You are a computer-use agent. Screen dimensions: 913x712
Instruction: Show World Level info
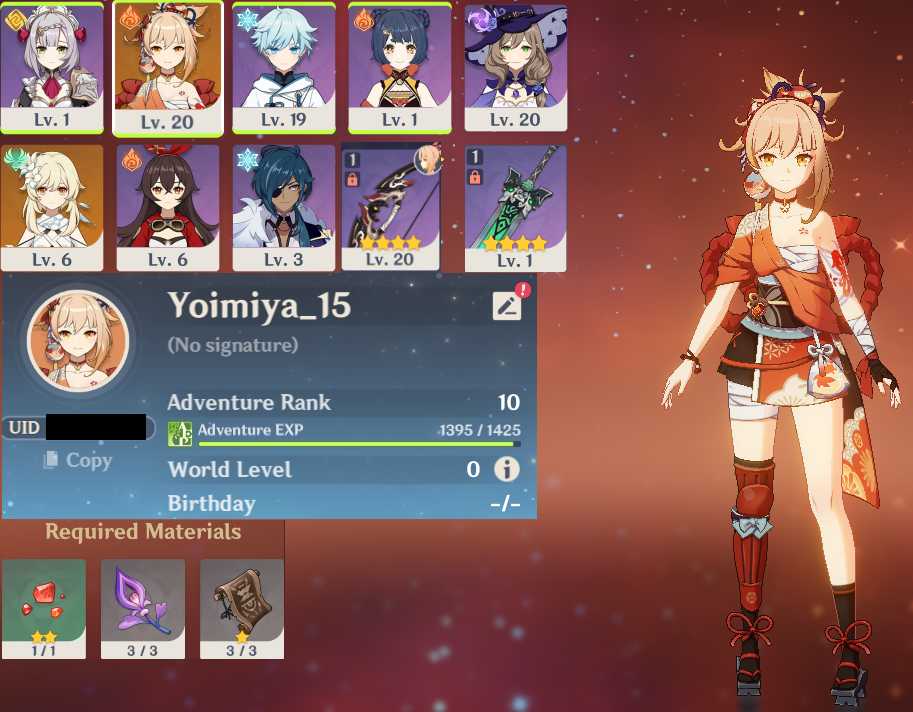tap(507, 469)
